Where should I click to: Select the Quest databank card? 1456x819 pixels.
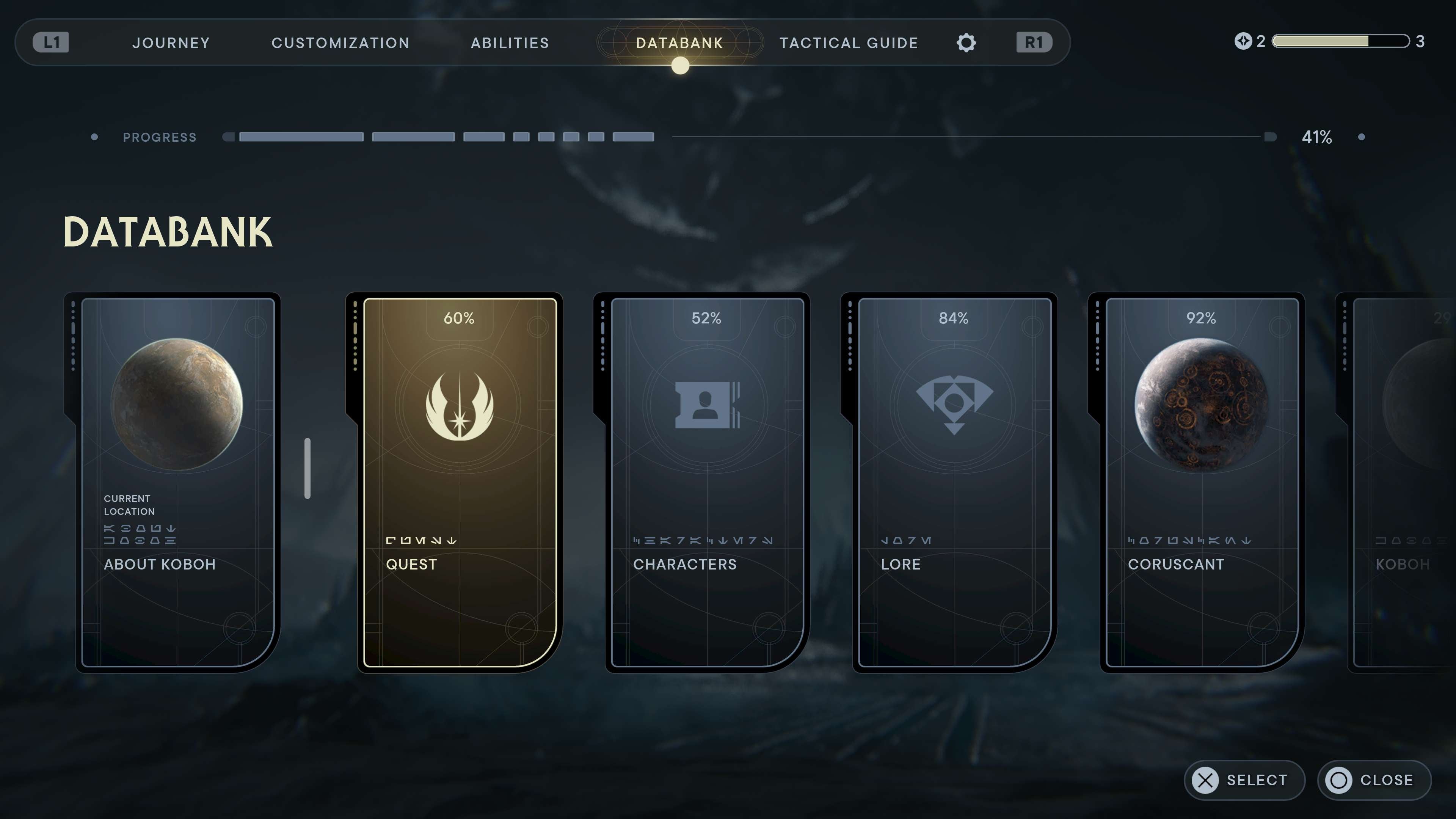(459, 480)
